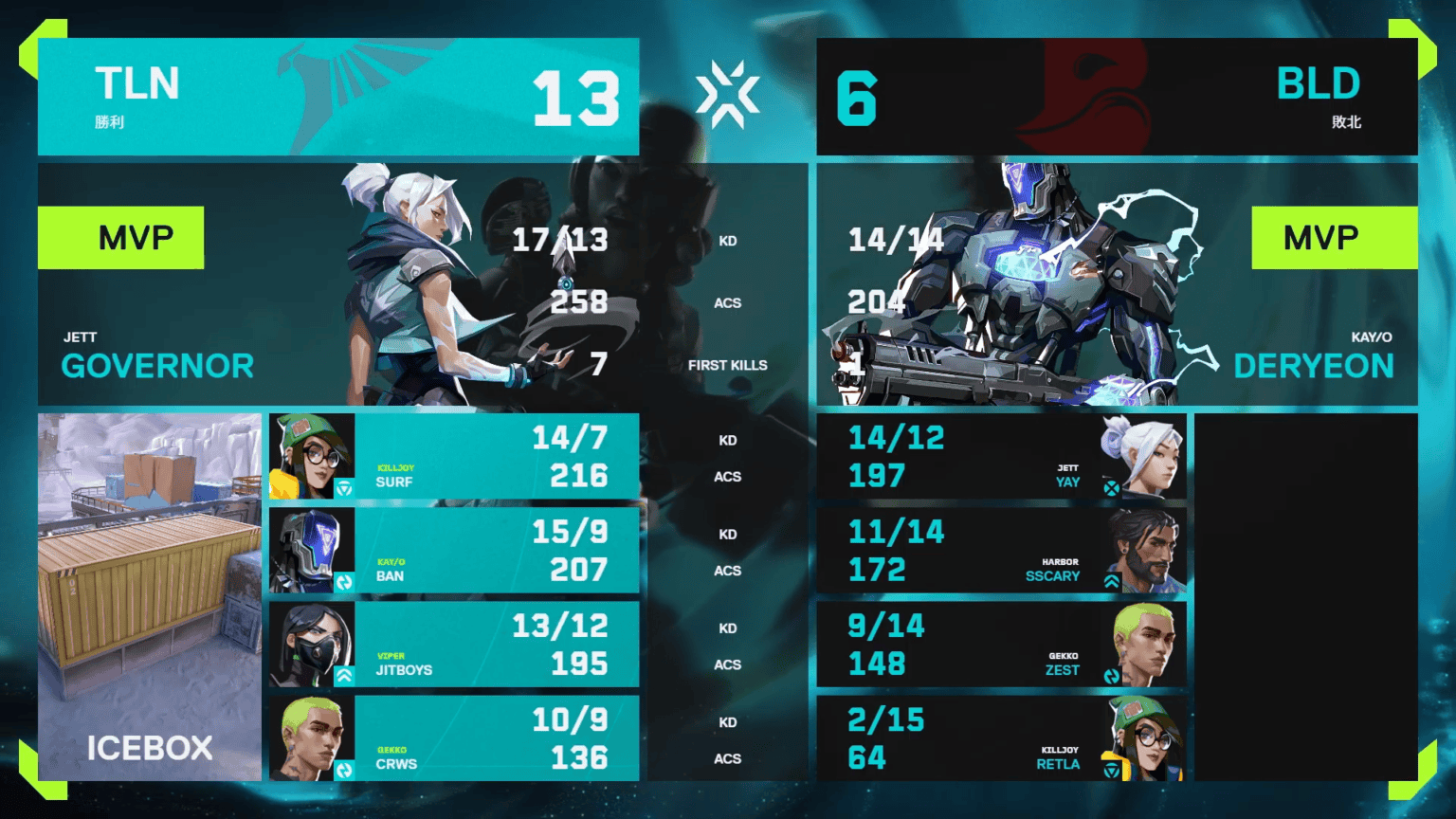Click SSCARY's Harbor agent portrait icon
This screenshot has height=819, width=1456.
[1147, 550]
